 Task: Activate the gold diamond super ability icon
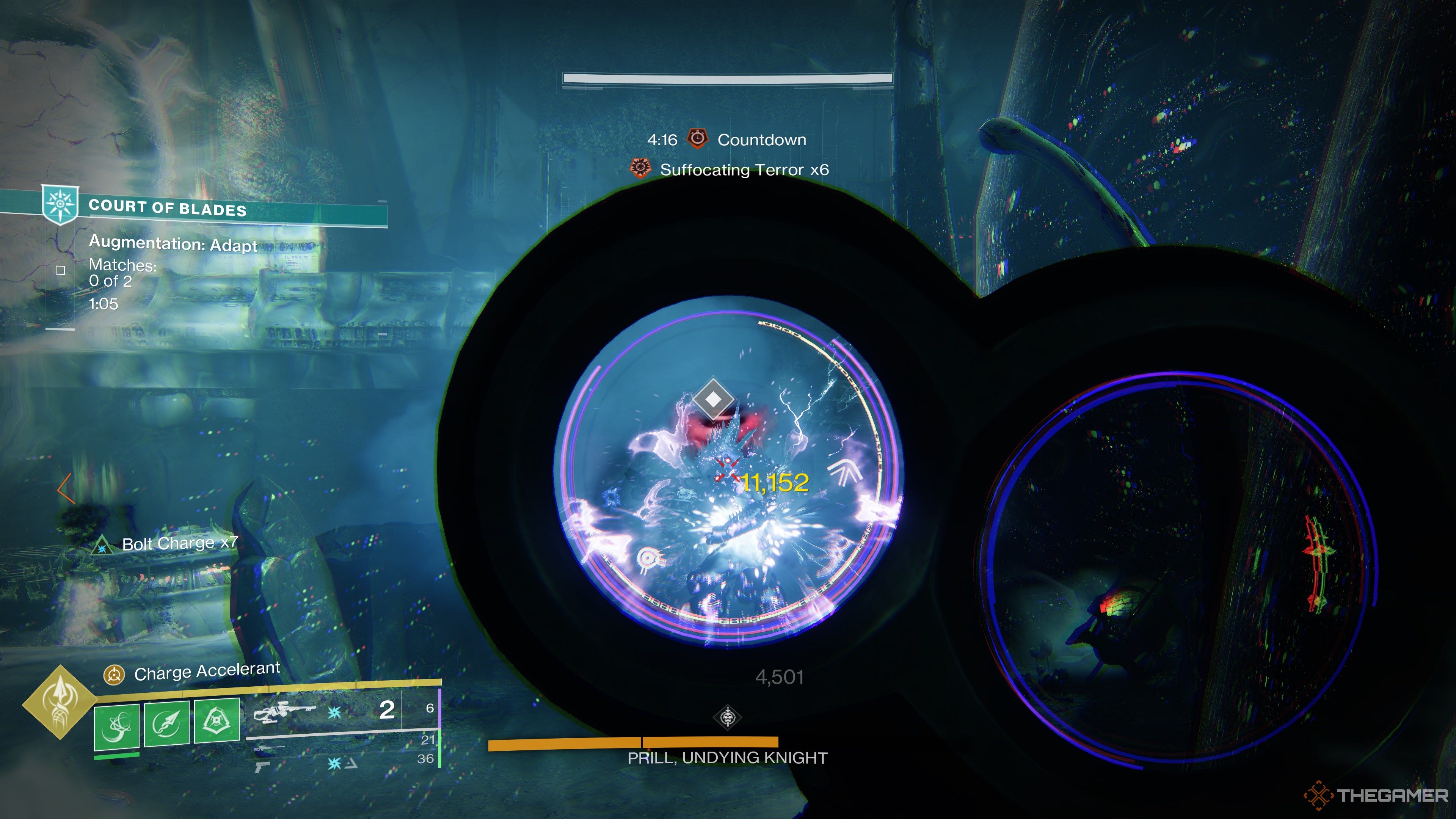tap(60, 703)
